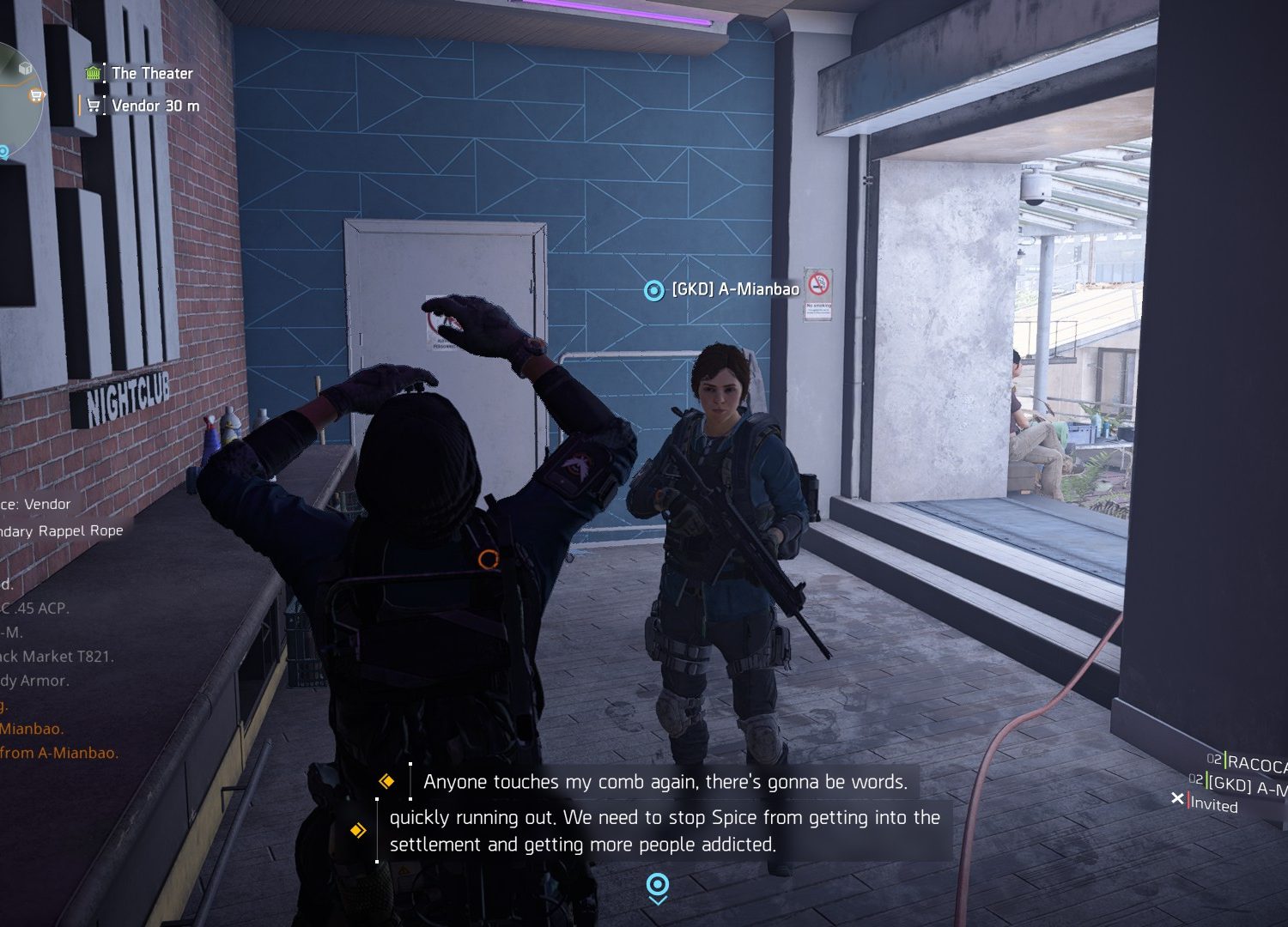Select [GKD] A-M entry in the group list
This screenshot has width=1288, height=927.
tap(1247, 785)
